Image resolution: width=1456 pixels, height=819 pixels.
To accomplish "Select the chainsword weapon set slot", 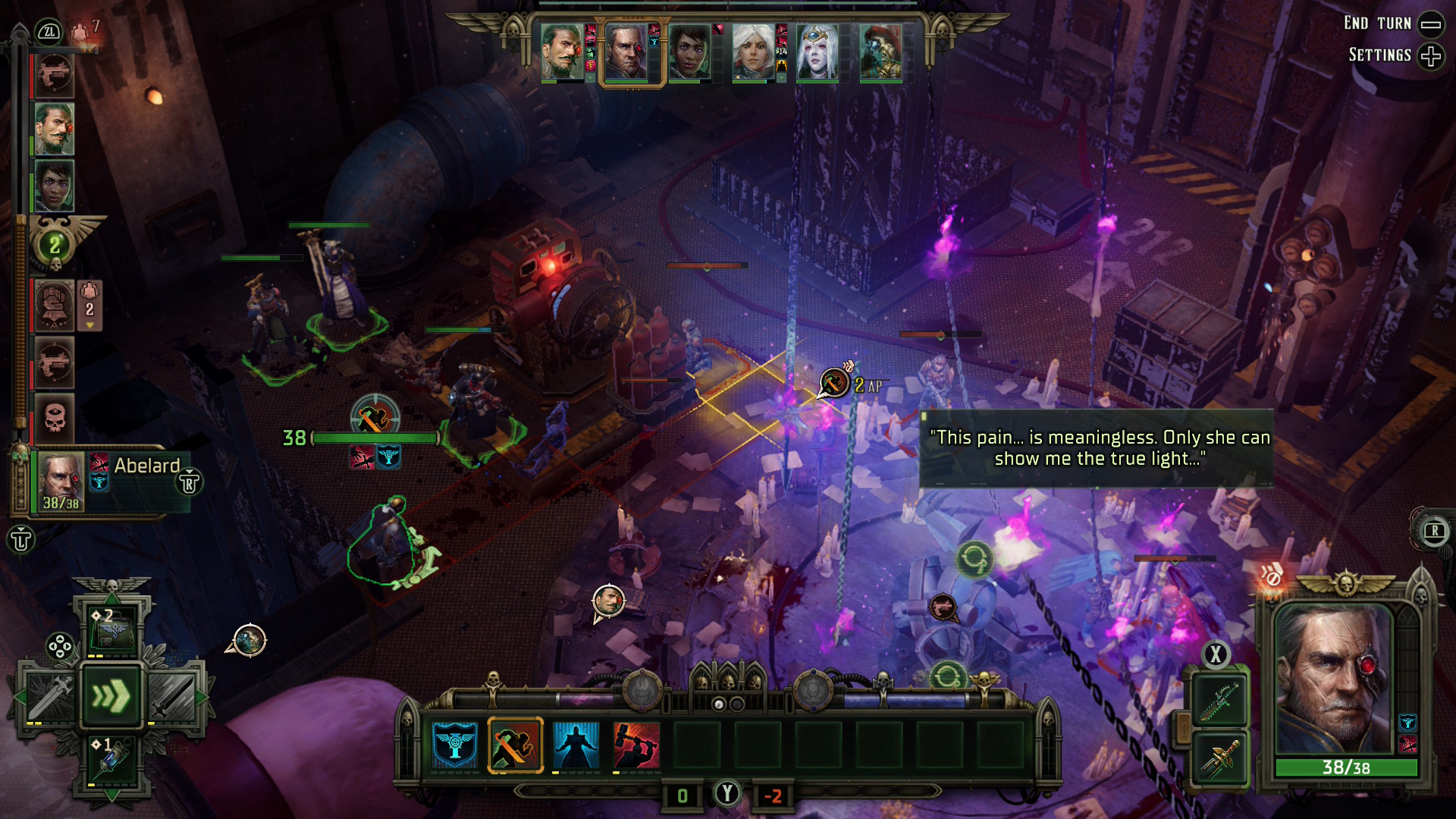I will click(x=1219, y=700).
